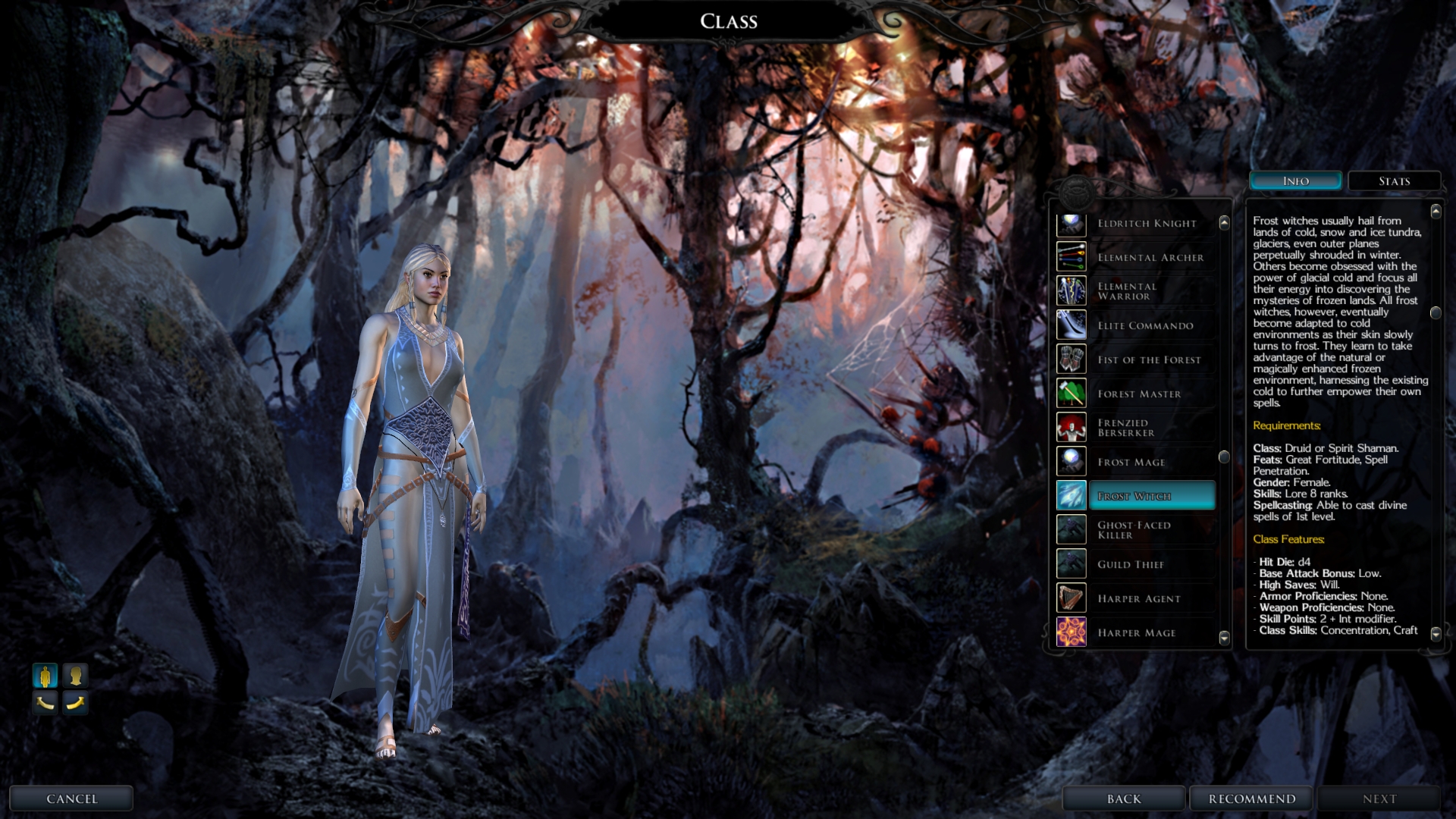Select Elite Commando class entry
This screenshot has width=1456, height=819.
tap(1145, 326)
